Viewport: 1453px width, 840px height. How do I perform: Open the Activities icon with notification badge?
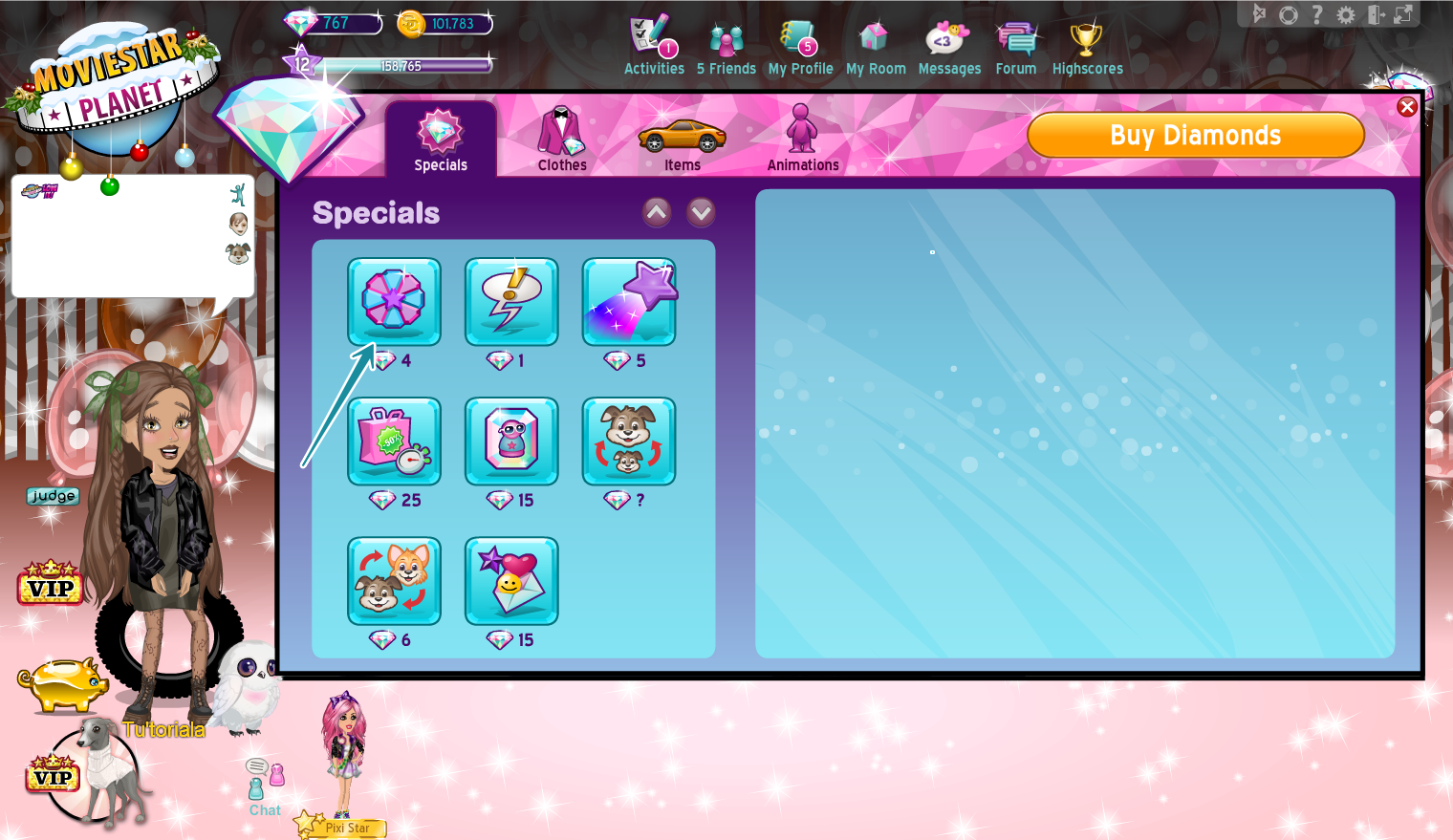tap(653, 43)
